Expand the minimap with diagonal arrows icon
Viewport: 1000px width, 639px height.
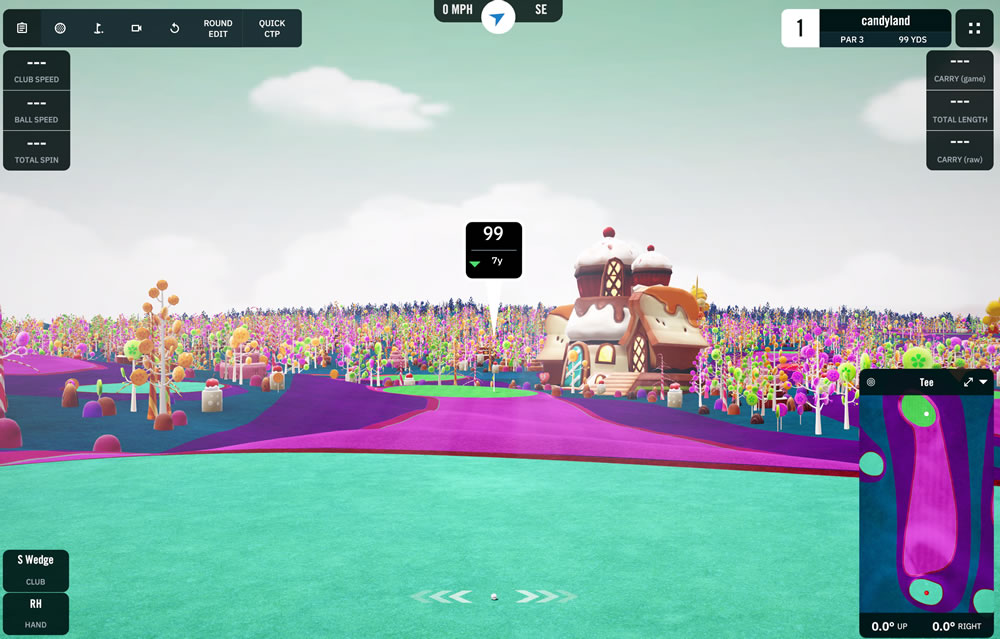[968, 382]
